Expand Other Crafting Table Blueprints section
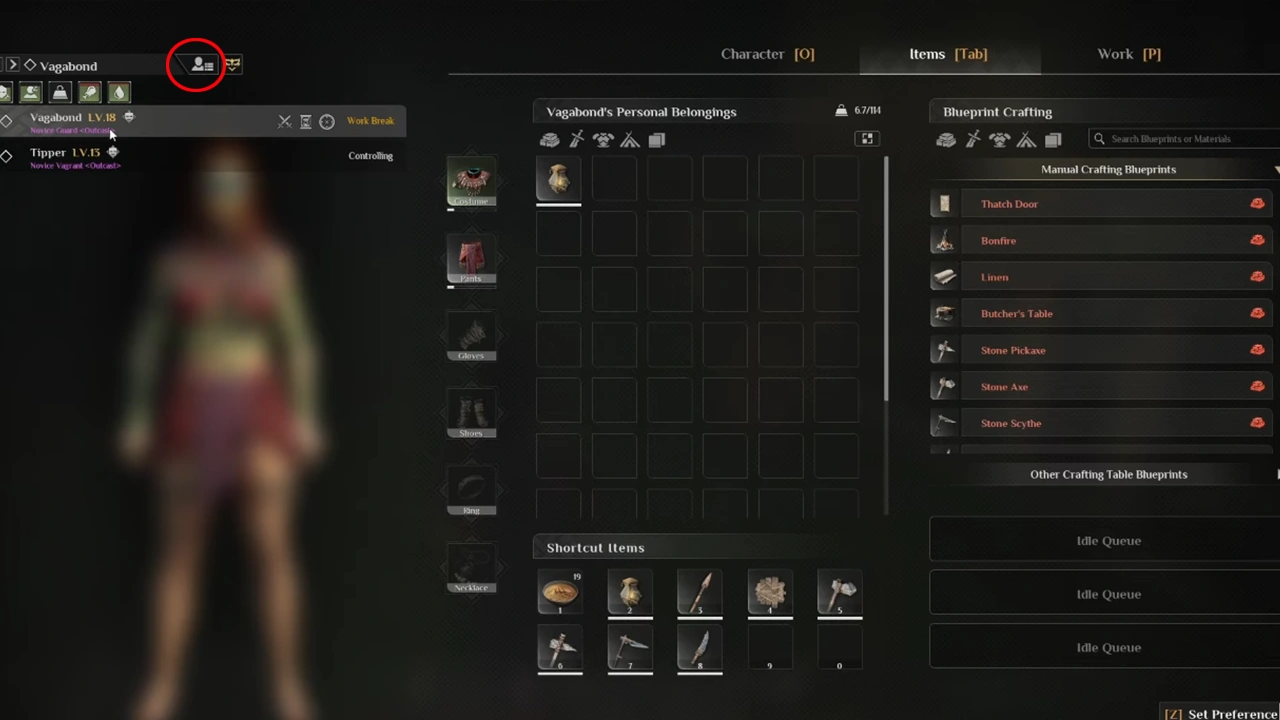Screen dimensions: 1280x720 1108,475
